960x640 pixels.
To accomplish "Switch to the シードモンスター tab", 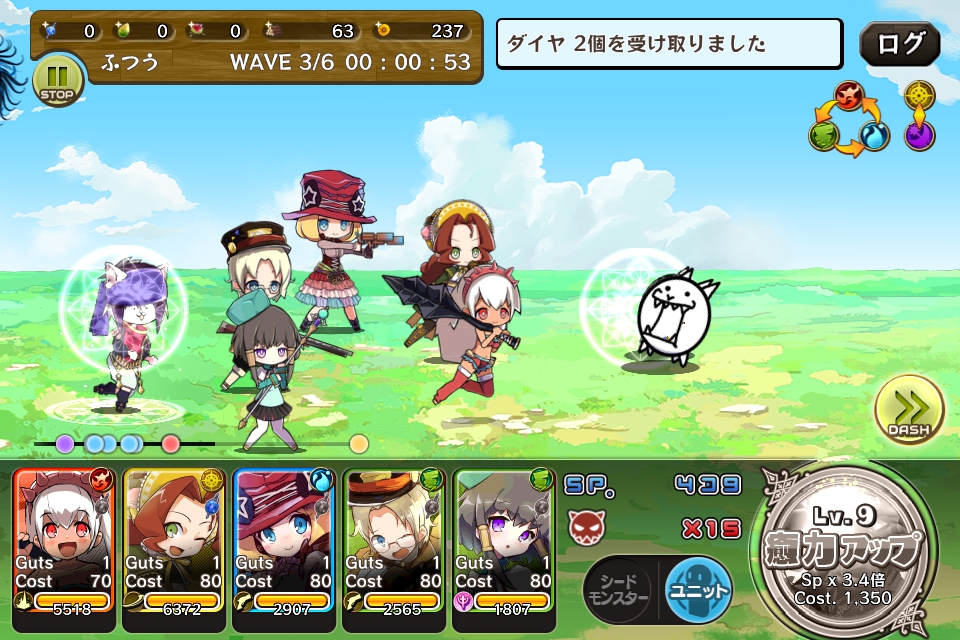I will click(x=617, y=588).
